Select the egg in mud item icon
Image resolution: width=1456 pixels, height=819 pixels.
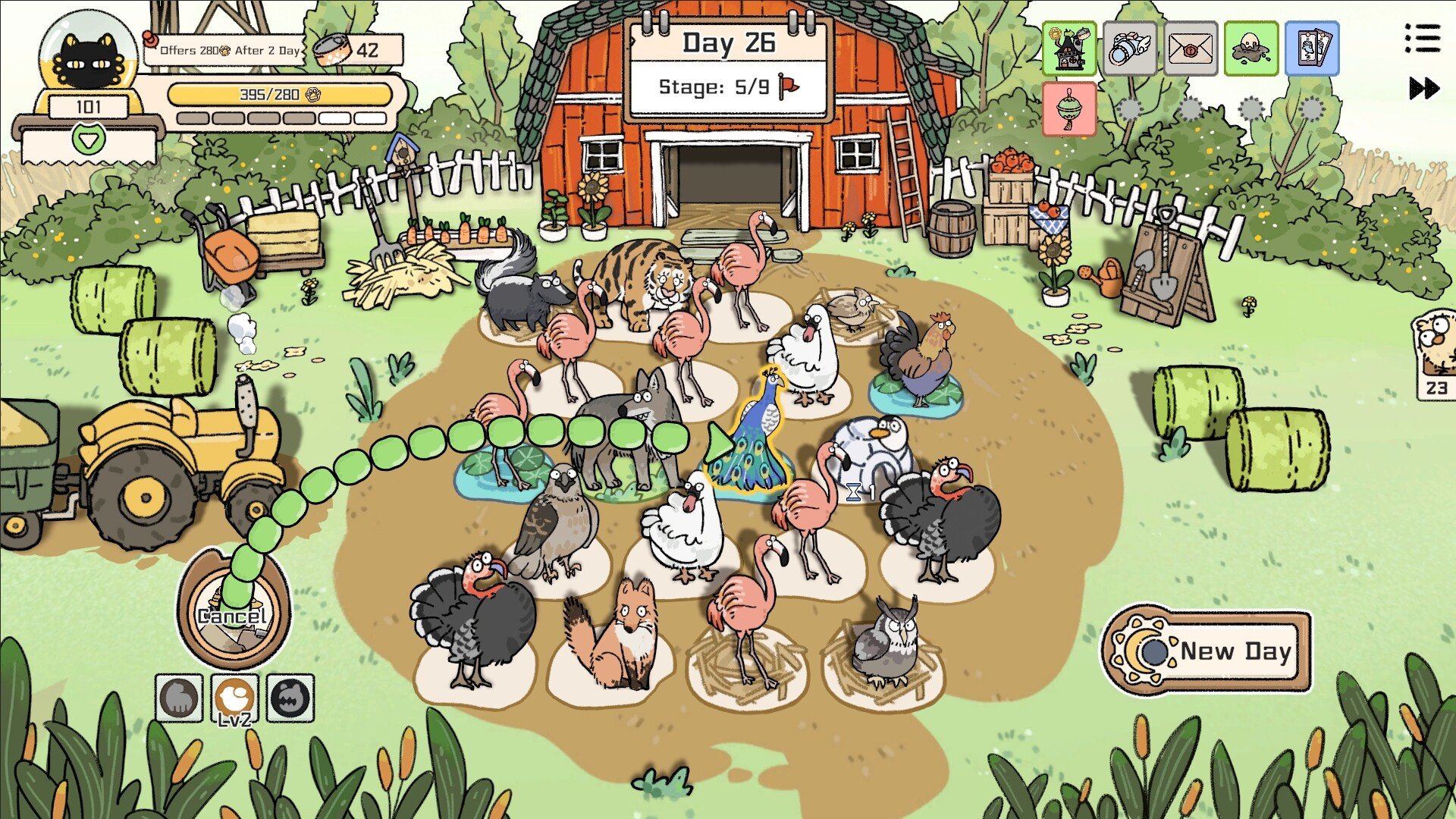pos(1251,49)
